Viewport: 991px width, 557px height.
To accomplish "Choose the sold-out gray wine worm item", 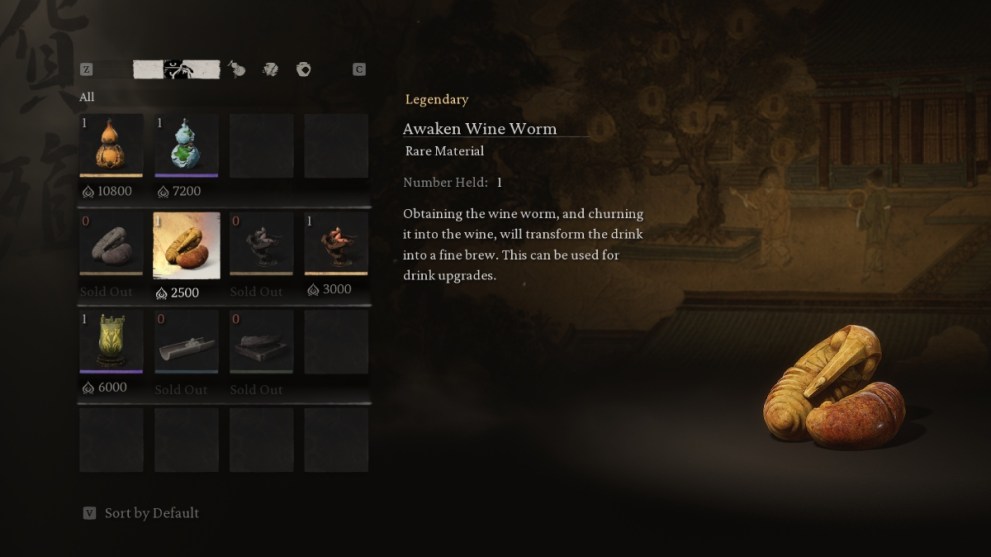I will (x=111, y=244).
